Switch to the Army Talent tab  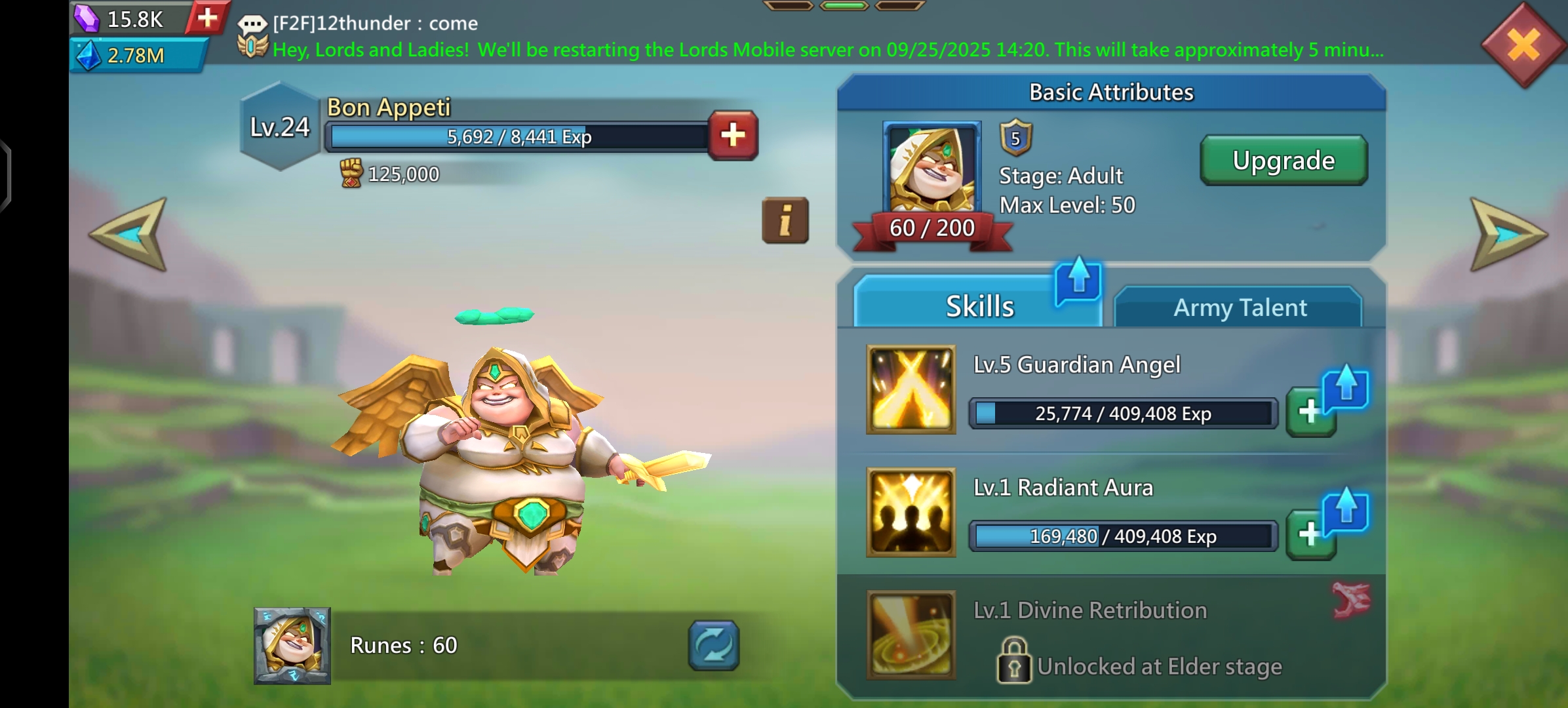[x=1239, y=307]
